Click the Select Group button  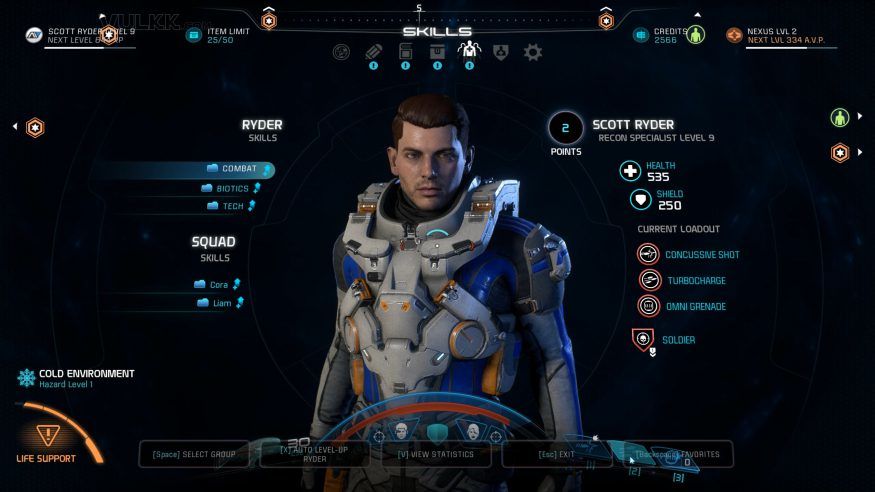coord(194,454)
